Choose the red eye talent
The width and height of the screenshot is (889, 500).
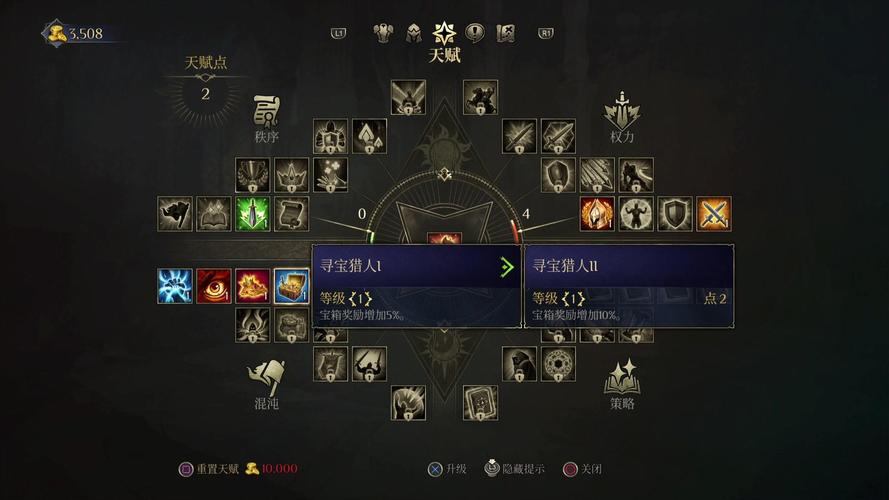214,286
